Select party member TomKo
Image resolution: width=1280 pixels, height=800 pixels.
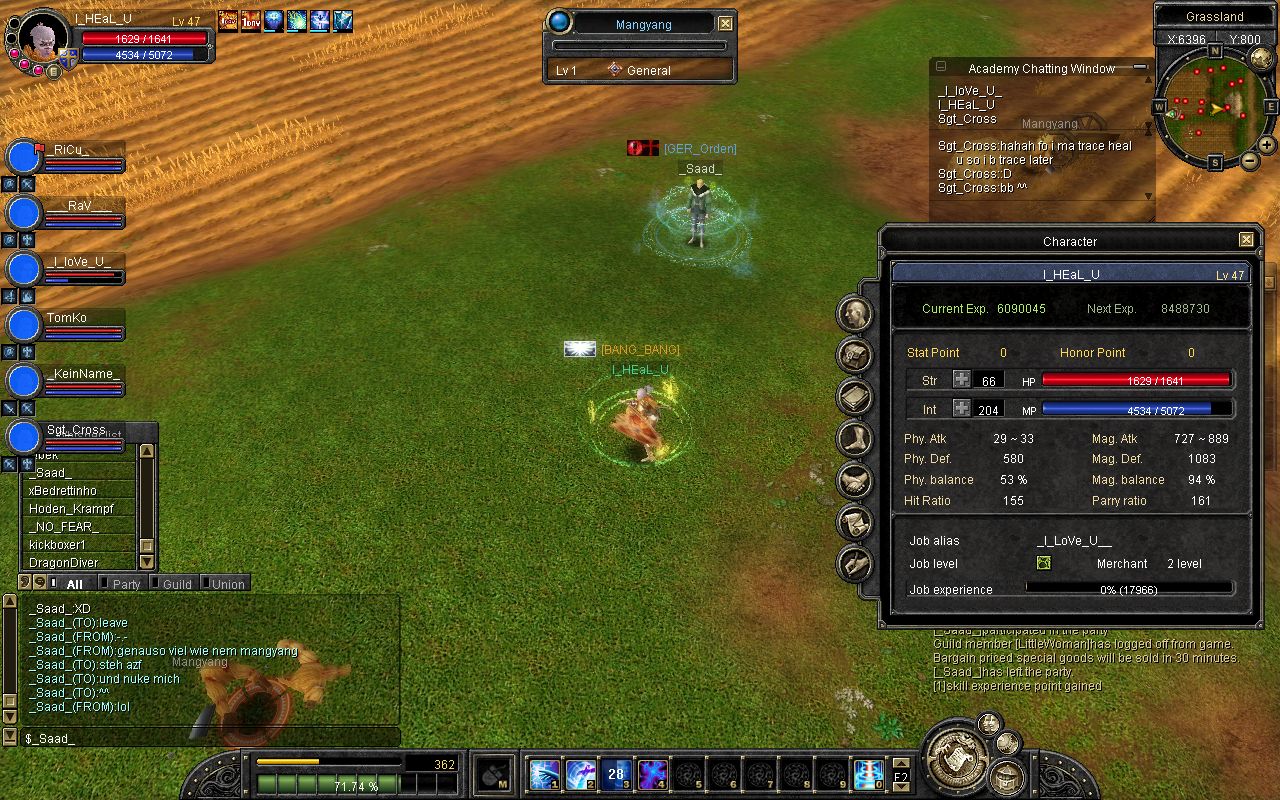[x=66, y=319]
